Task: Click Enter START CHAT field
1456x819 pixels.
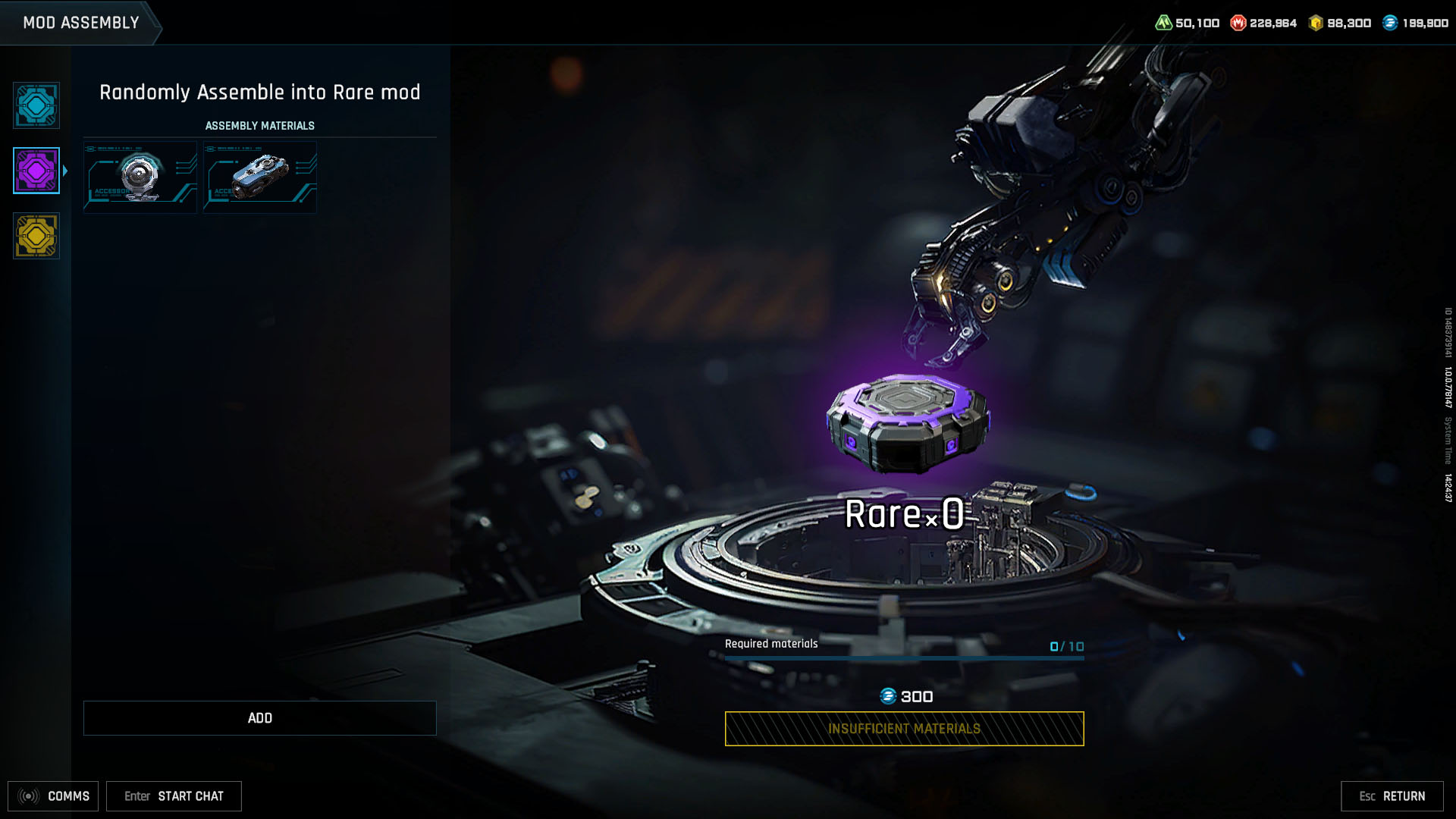Action: tap(173, 796)
